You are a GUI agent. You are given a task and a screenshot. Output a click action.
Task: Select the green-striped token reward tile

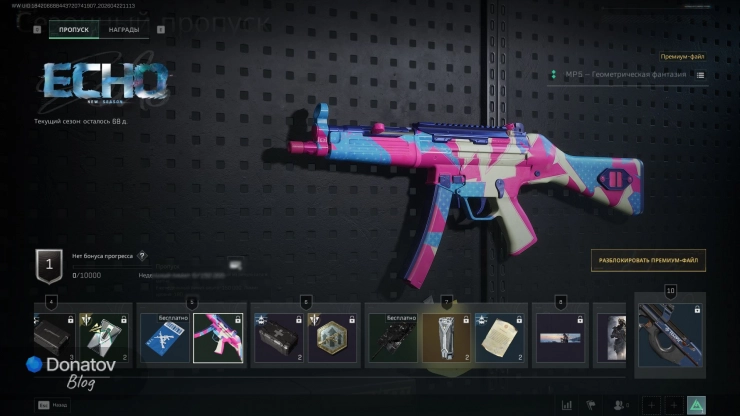coord(106,336)
